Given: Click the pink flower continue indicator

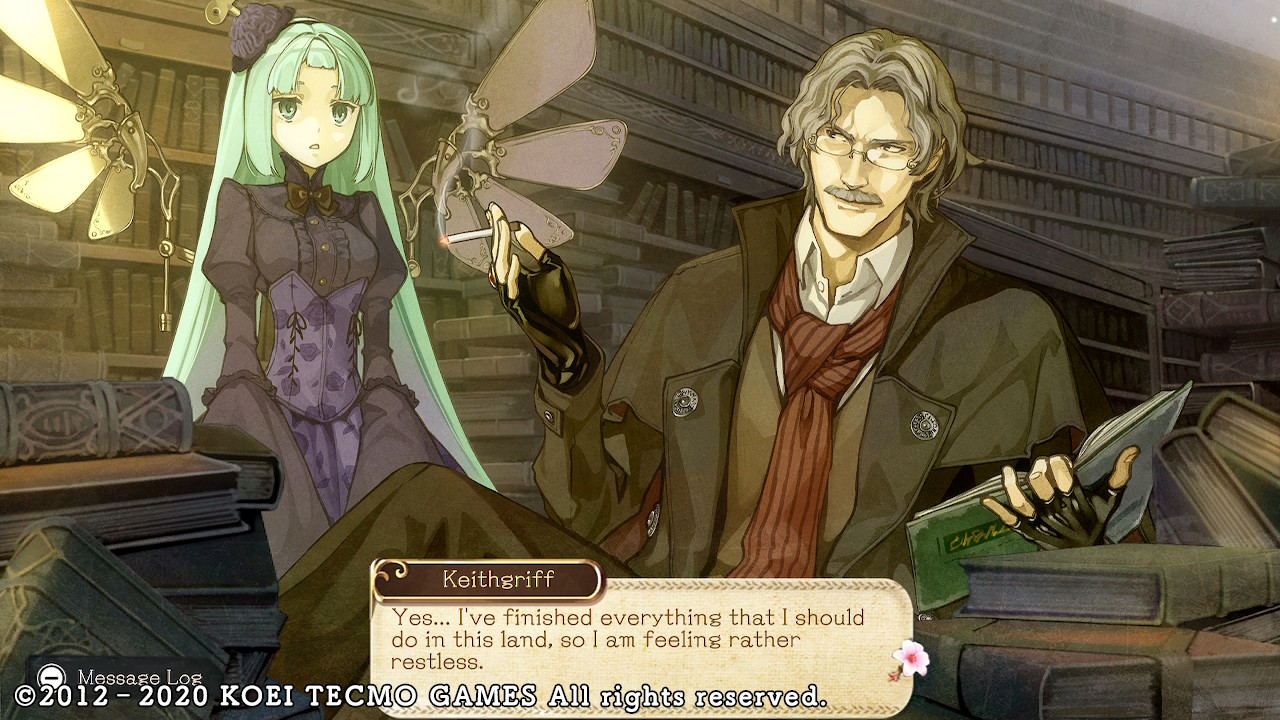Looking at the screenshot, I should pos(911,658).
